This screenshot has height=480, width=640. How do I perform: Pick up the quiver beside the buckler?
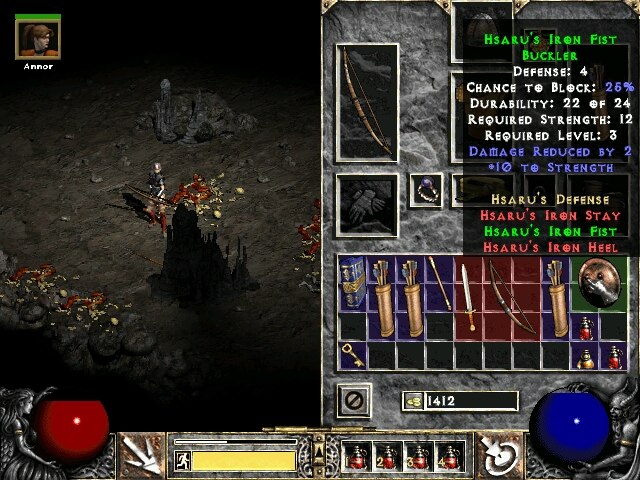pos(555,283)
